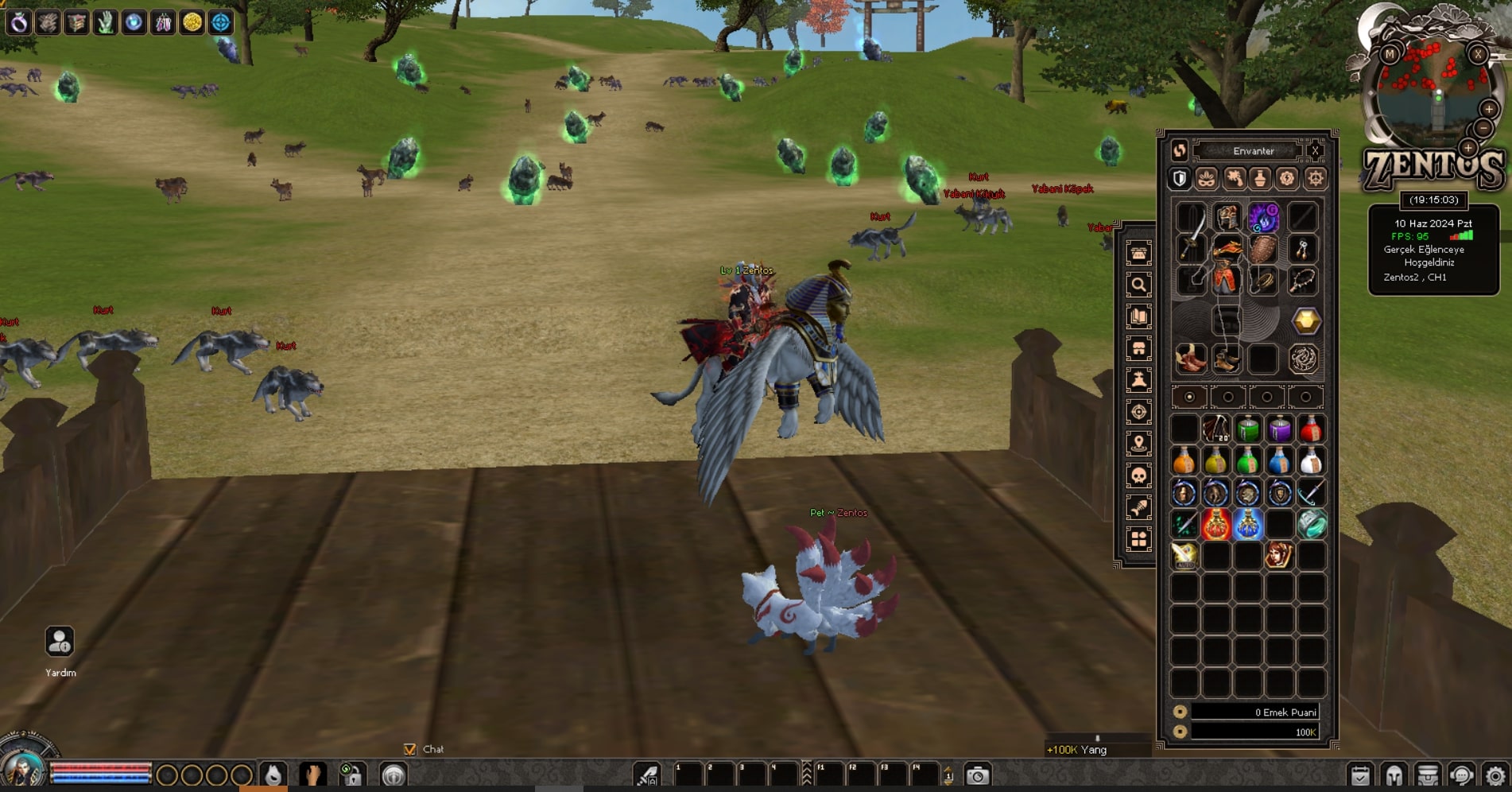Switch to the mask costume tab
Screen dimensions: 1512x792
coord(1207,178)
